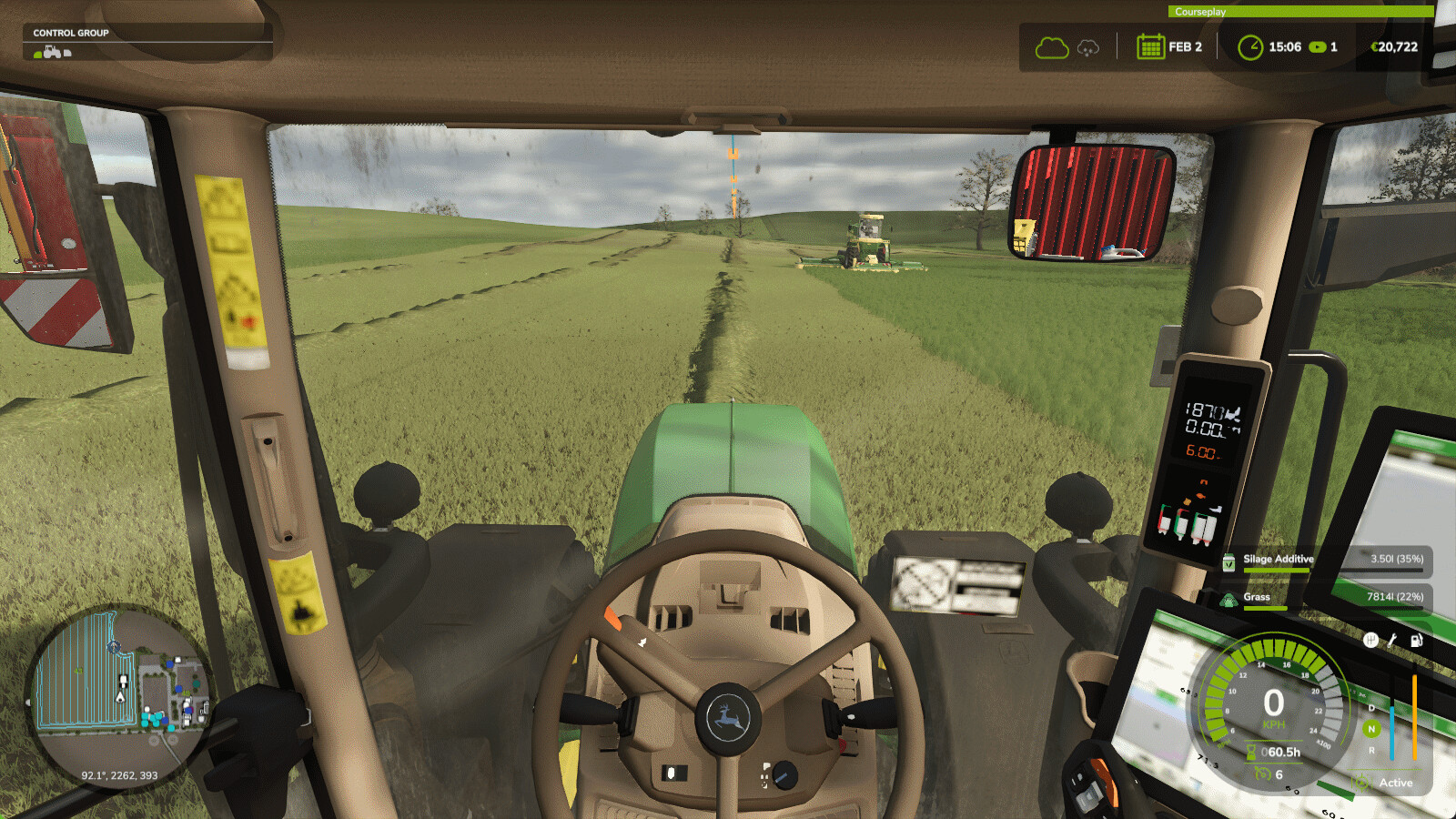The height and width of the screenshot is (819, 1456).
Task: Select the snow forecast icon
Action: pos(1087,48)
